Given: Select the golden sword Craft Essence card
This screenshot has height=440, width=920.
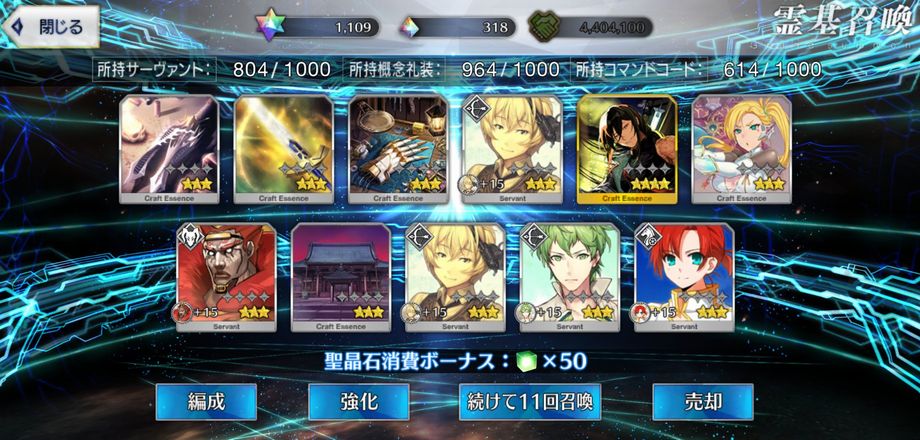Looking at the screenshot, I should tap(283, 148).
